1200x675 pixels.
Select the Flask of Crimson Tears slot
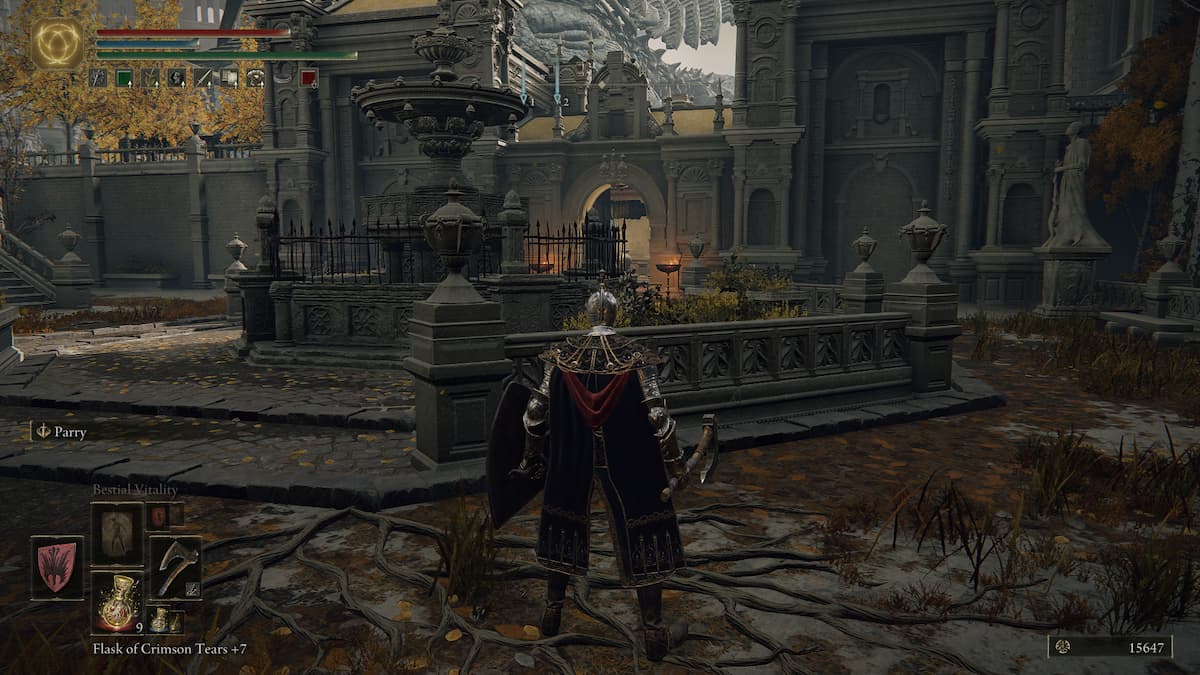point(117,603)
